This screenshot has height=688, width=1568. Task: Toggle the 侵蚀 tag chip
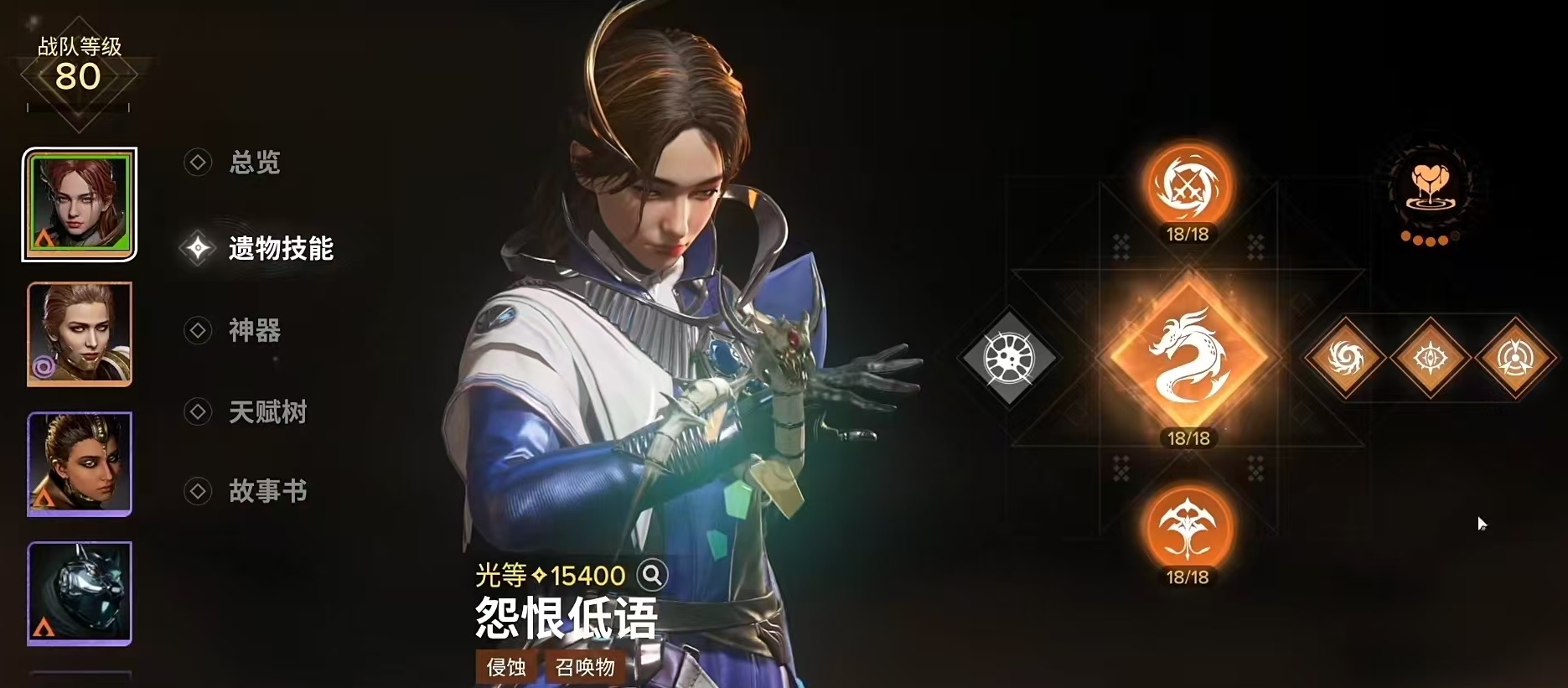(x=507, y=668)
